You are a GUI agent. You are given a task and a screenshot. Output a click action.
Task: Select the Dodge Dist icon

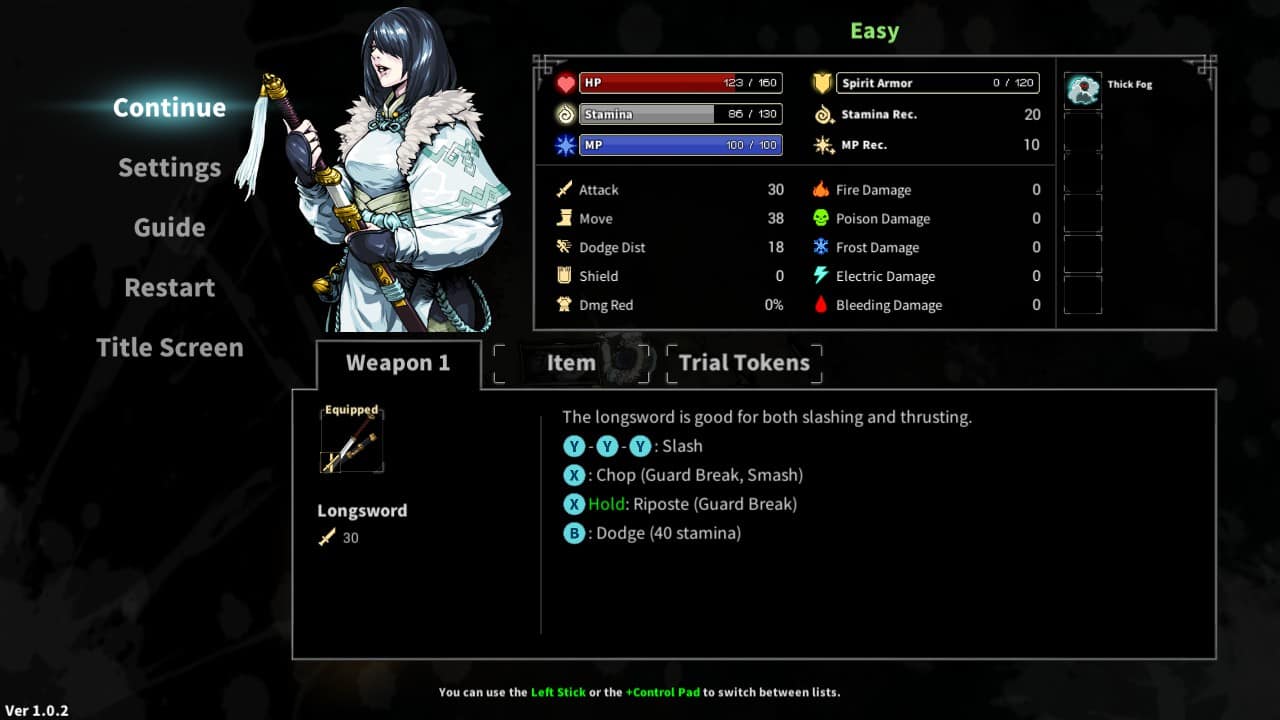click(x=566, y=247)
